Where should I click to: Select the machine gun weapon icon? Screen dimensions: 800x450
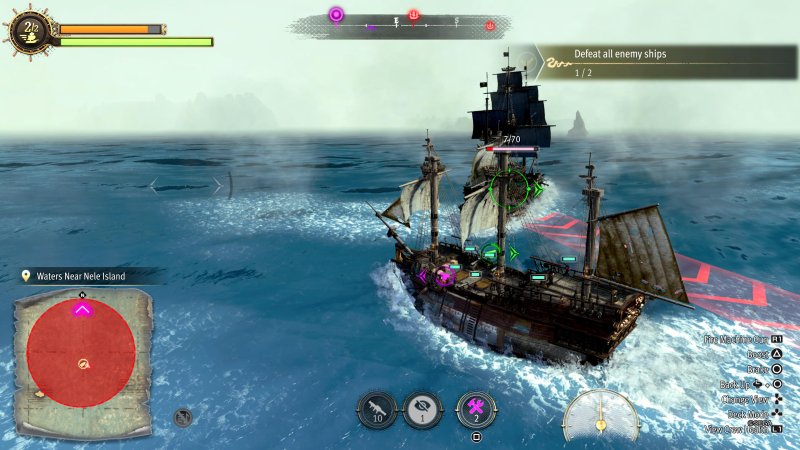pyautogui.click(x=377, y=410)
